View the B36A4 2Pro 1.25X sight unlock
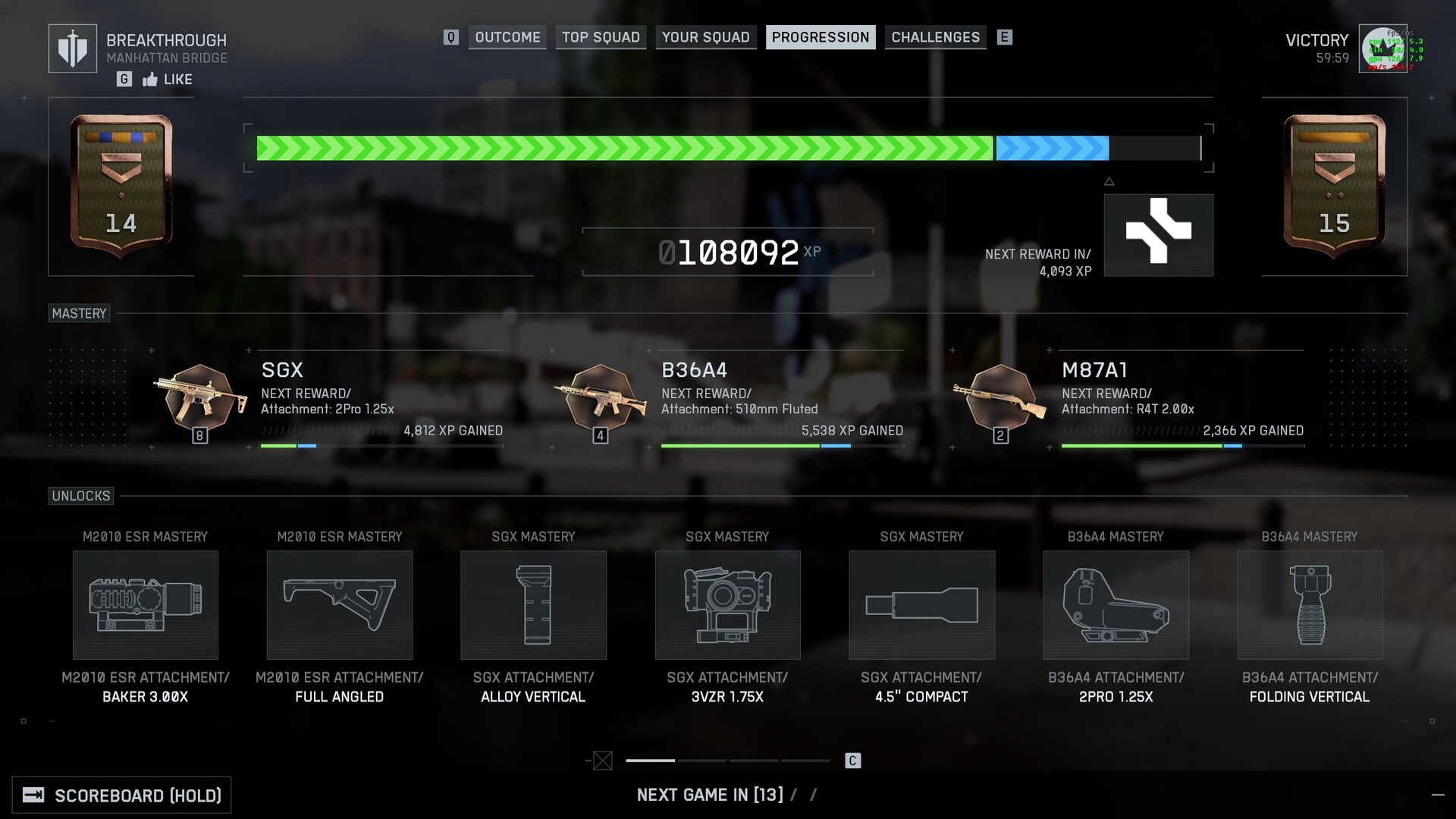The width and height of the screenshot is (1456, 819). (1116, 605)
